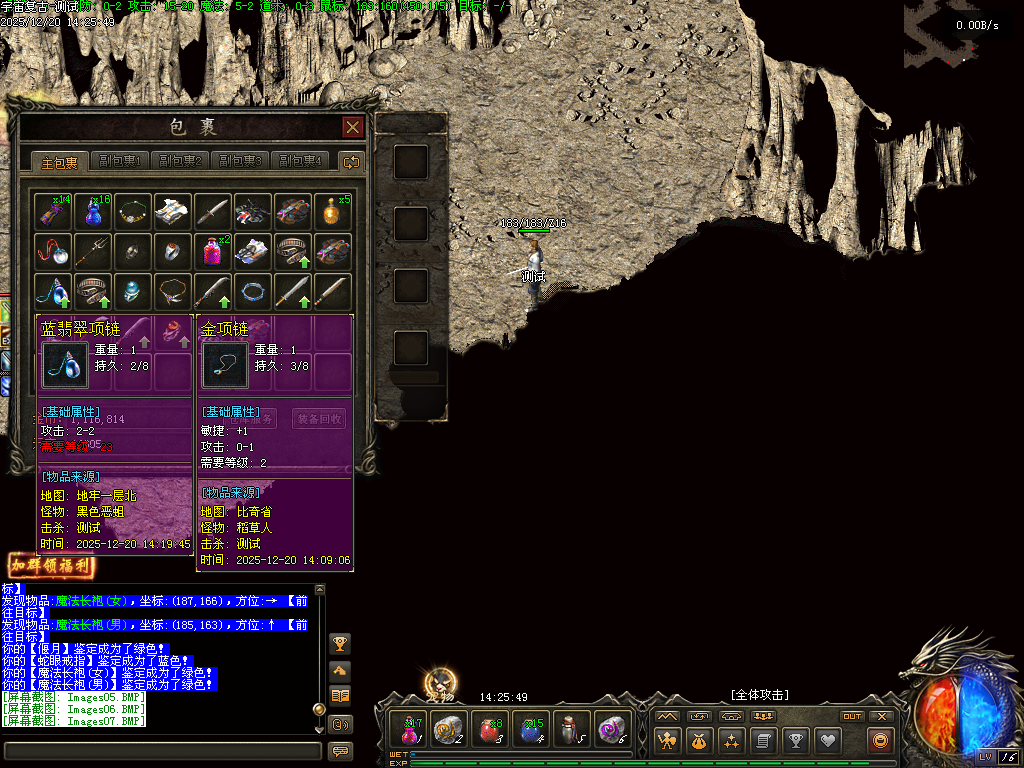The image size is (1024, 768).
Task: Close the 包裹 inventory window
Action: (x=352, y=127)
